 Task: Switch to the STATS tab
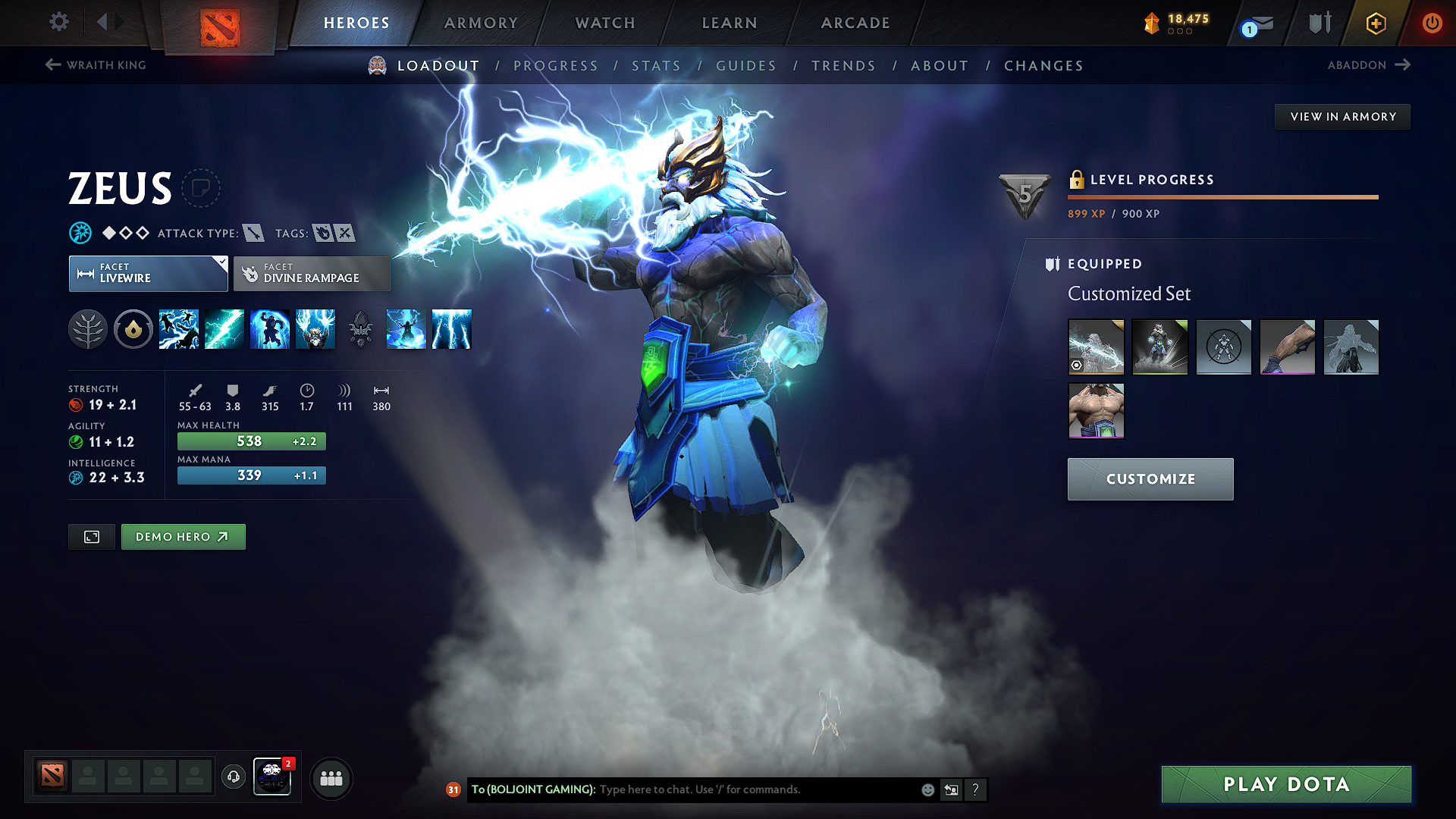(657, 66)
